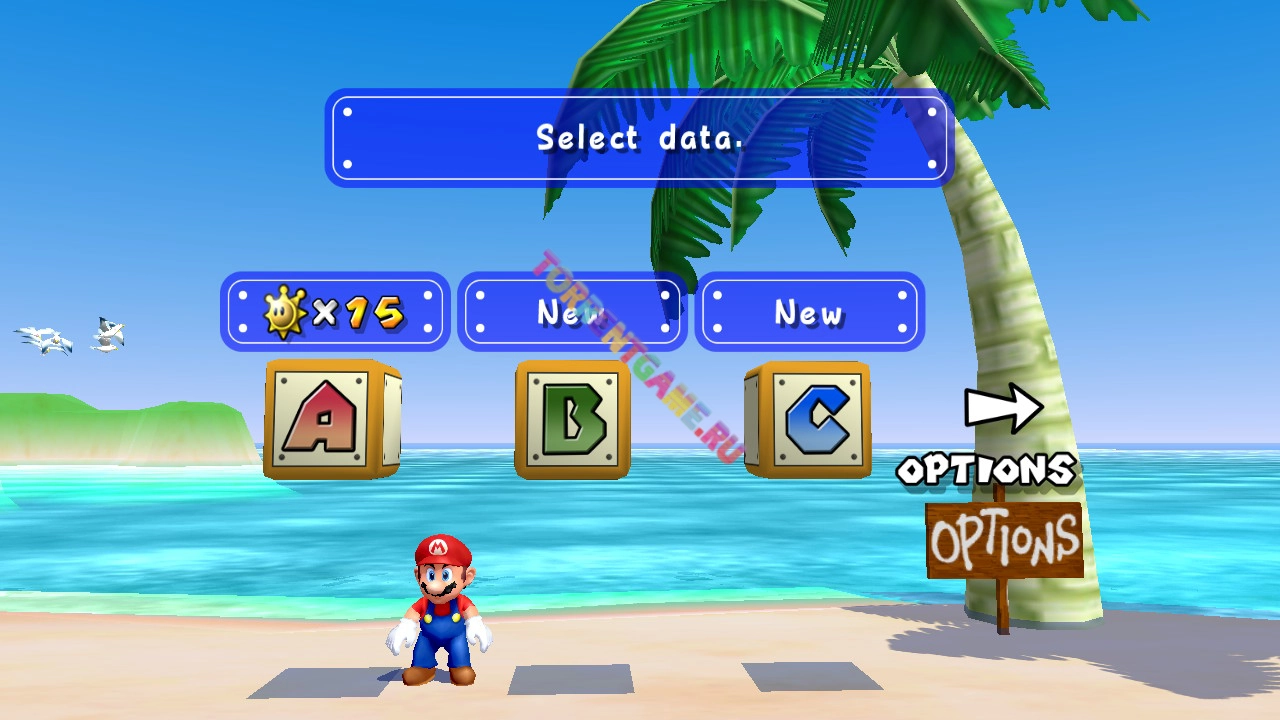This screenshot has width=1280, height=720.
Task: Open the Options wooden sign
Action: click(x=1004, y=542)
